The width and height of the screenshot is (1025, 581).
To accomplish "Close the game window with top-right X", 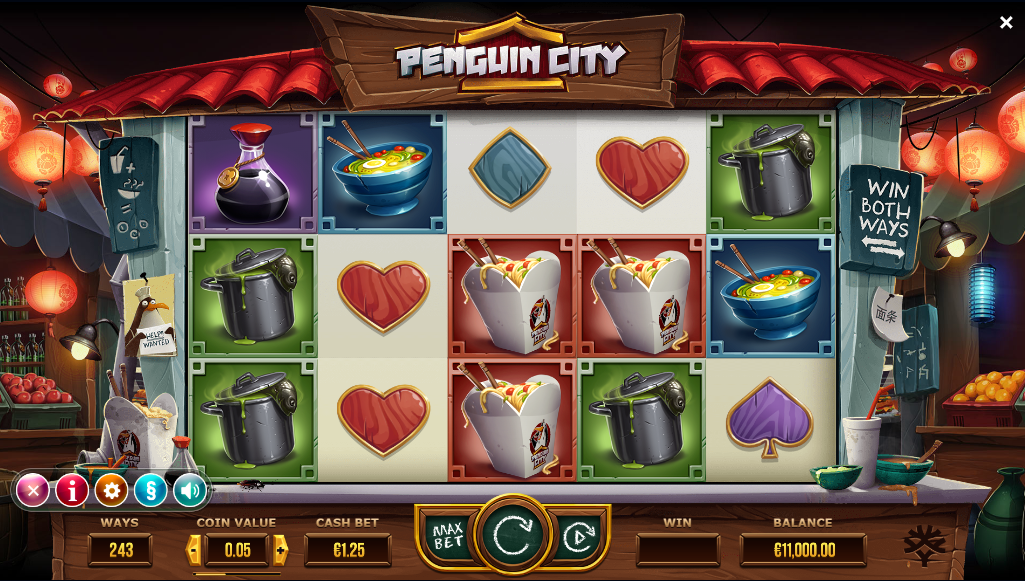I will click(x=1006, y=22).
